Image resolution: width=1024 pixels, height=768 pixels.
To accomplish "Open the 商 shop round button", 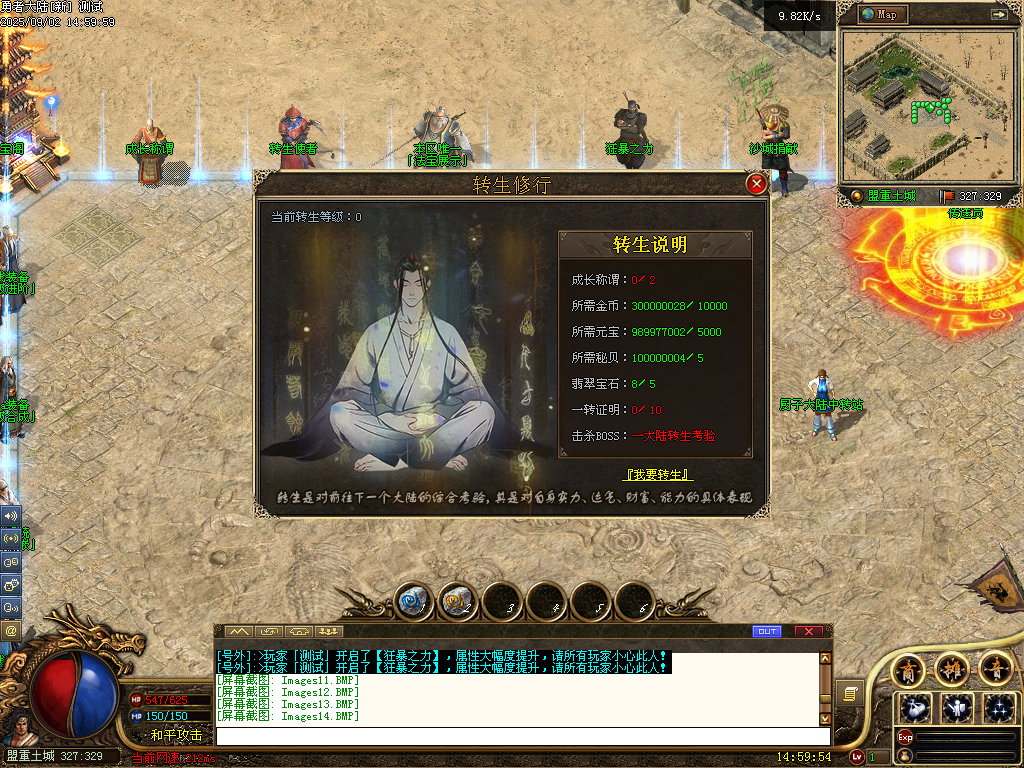I will 908,667.
